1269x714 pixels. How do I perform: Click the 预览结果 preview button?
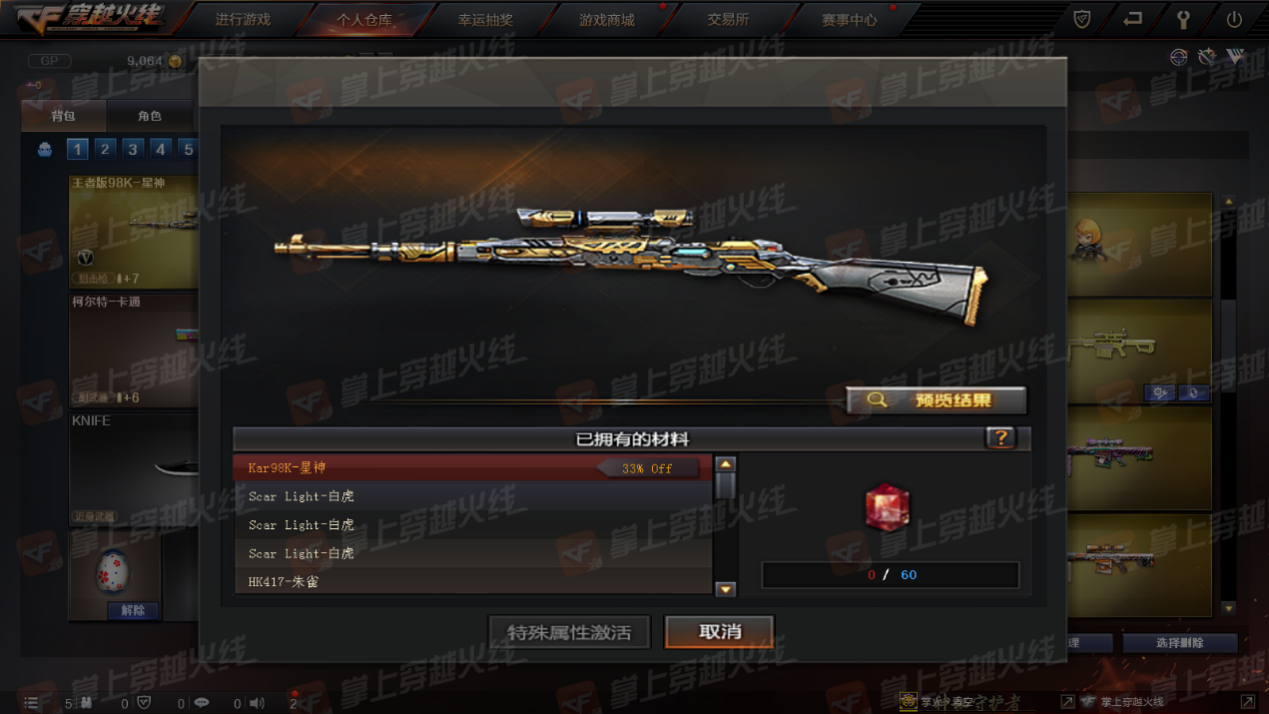936,401
